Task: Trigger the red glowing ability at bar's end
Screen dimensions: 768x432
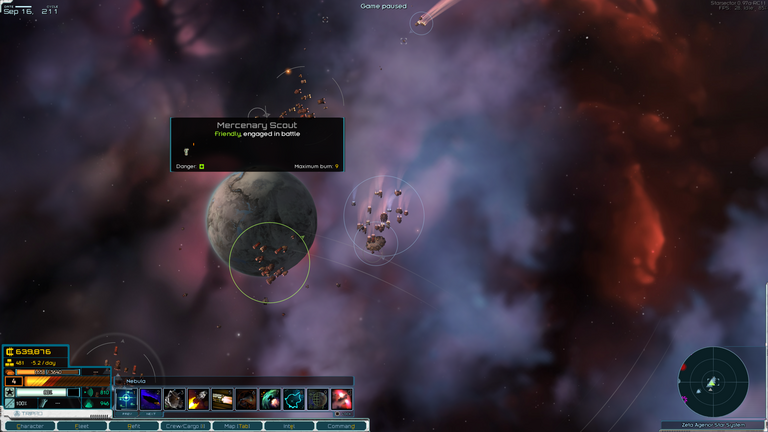Action: click(341, 400)
